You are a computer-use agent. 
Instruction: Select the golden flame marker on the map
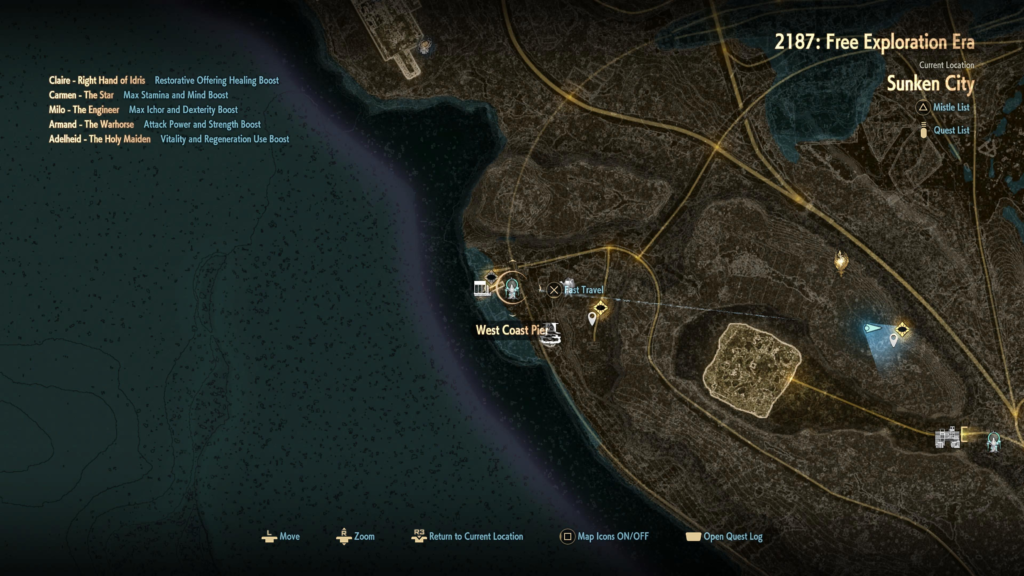(841, 262)
